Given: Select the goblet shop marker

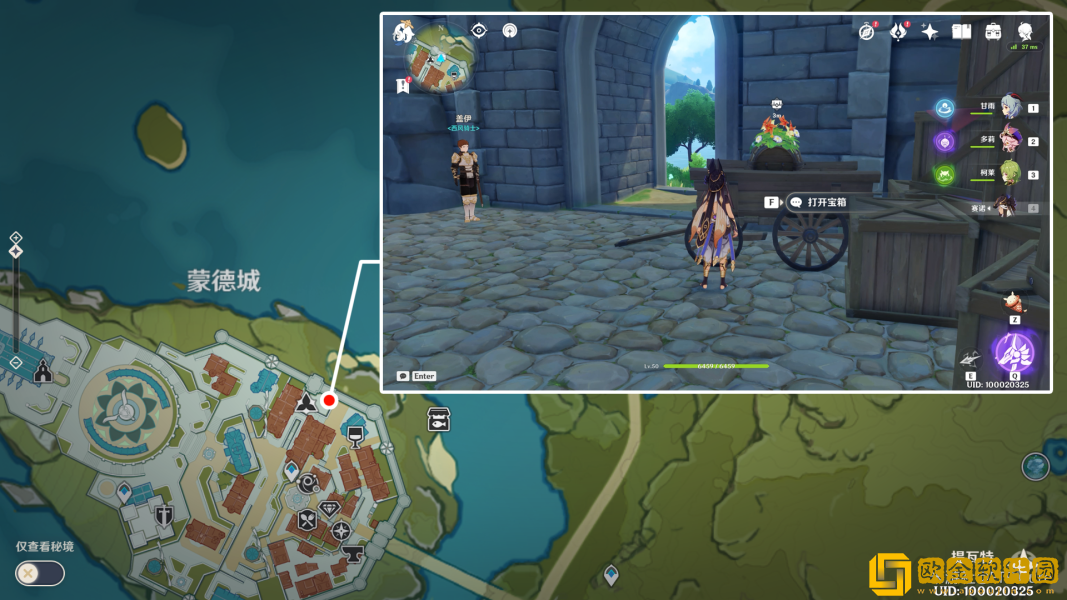Looking at the screenshot, I should coord(355,434).
